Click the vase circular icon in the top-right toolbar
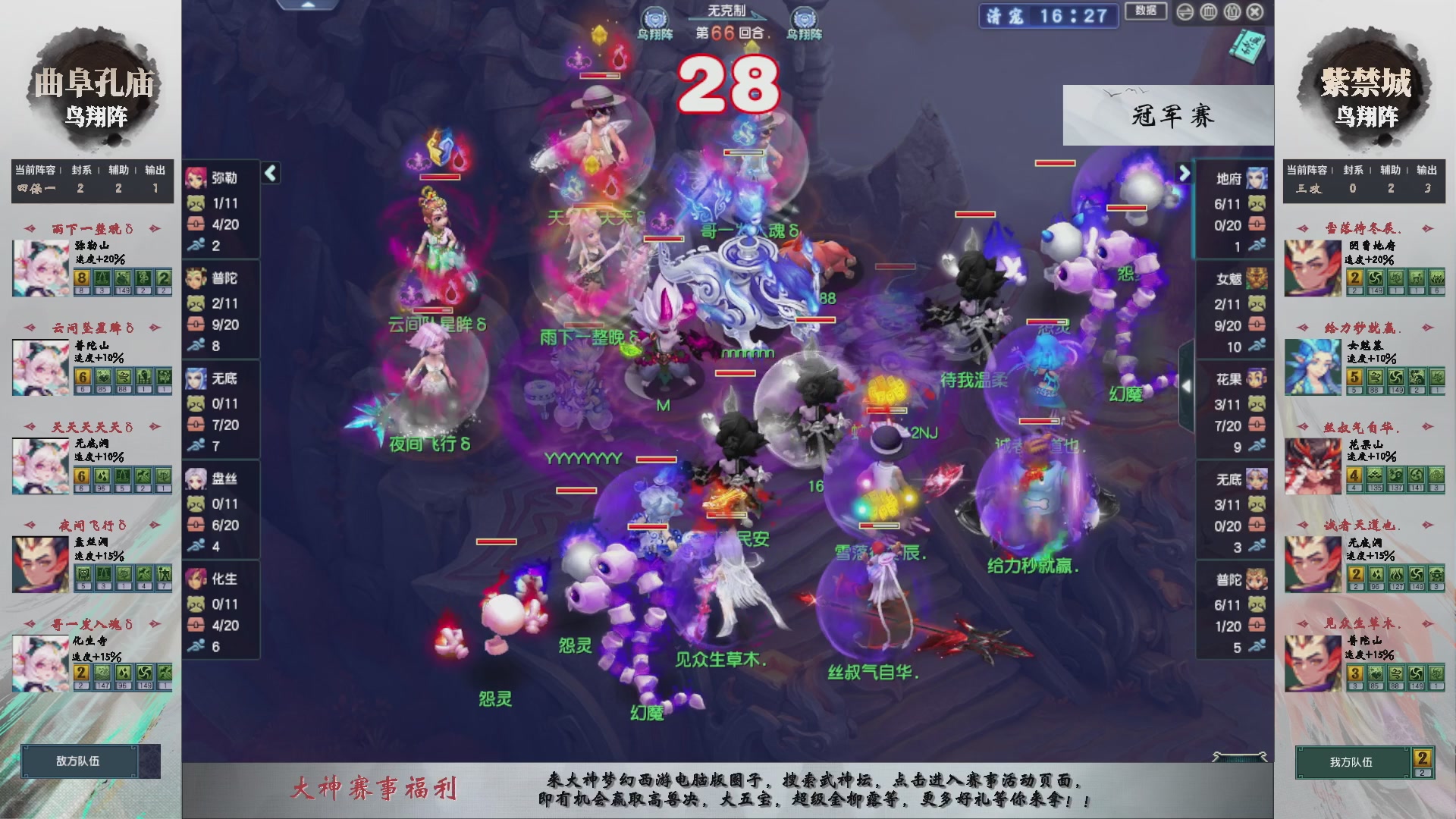 click(1232, 11)
